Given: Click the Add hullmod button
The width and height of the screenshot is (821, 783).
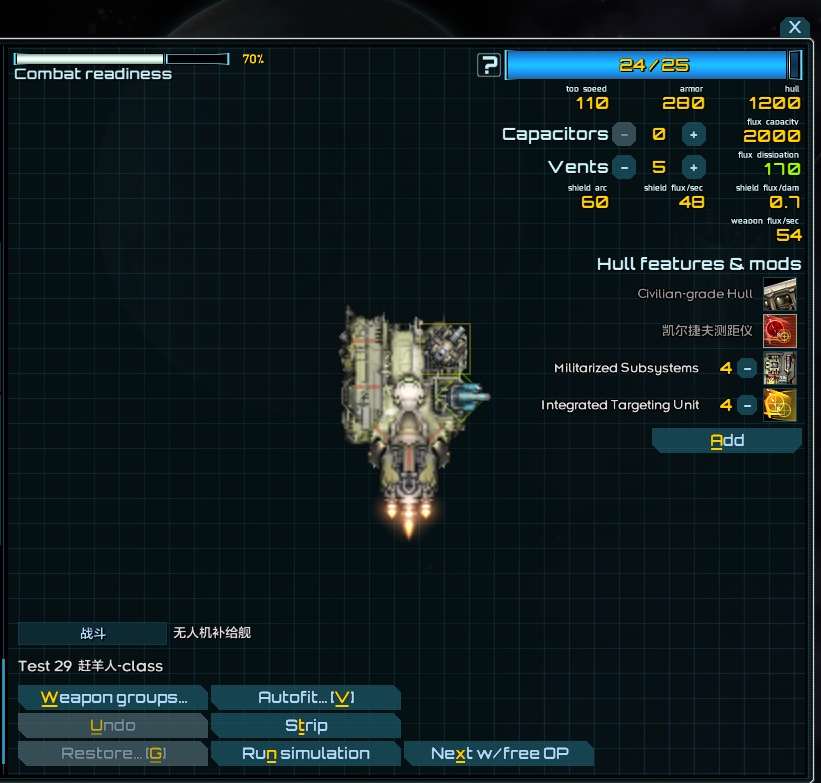Looking at the screenshot, I should pos(727,440).
